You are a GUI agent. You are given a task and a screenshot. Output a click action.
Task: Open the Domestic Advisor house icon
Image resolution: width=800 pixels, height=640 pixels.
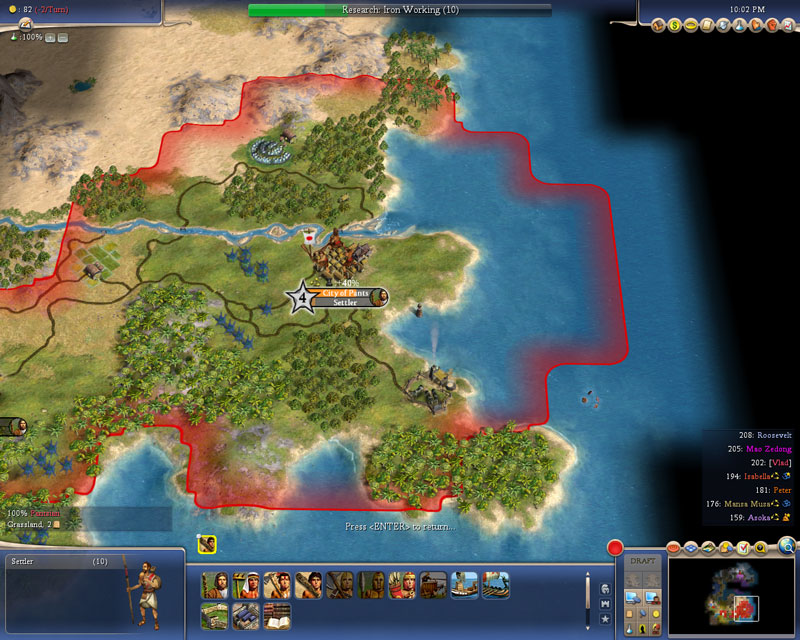pos(659,25)
